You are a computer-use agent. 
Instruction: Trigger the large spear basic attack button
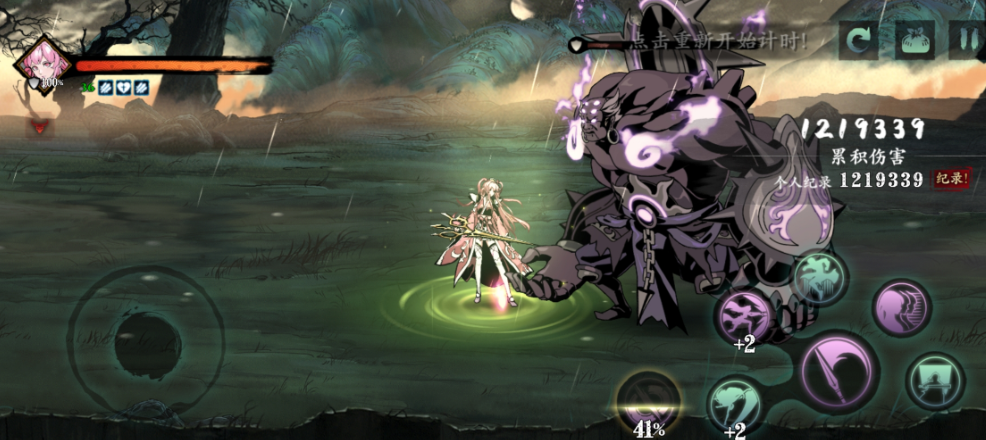coord(838,370)
